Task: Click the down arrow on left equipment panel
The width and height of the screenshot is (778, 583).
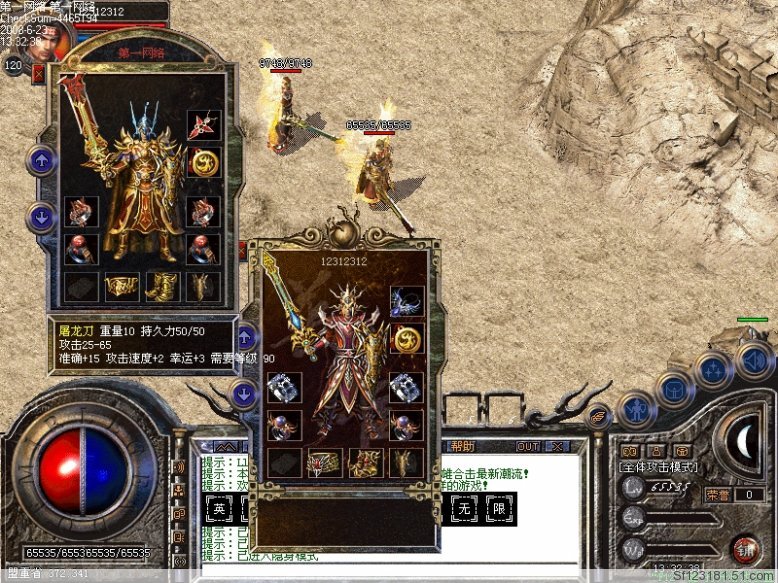Action: 42,214
